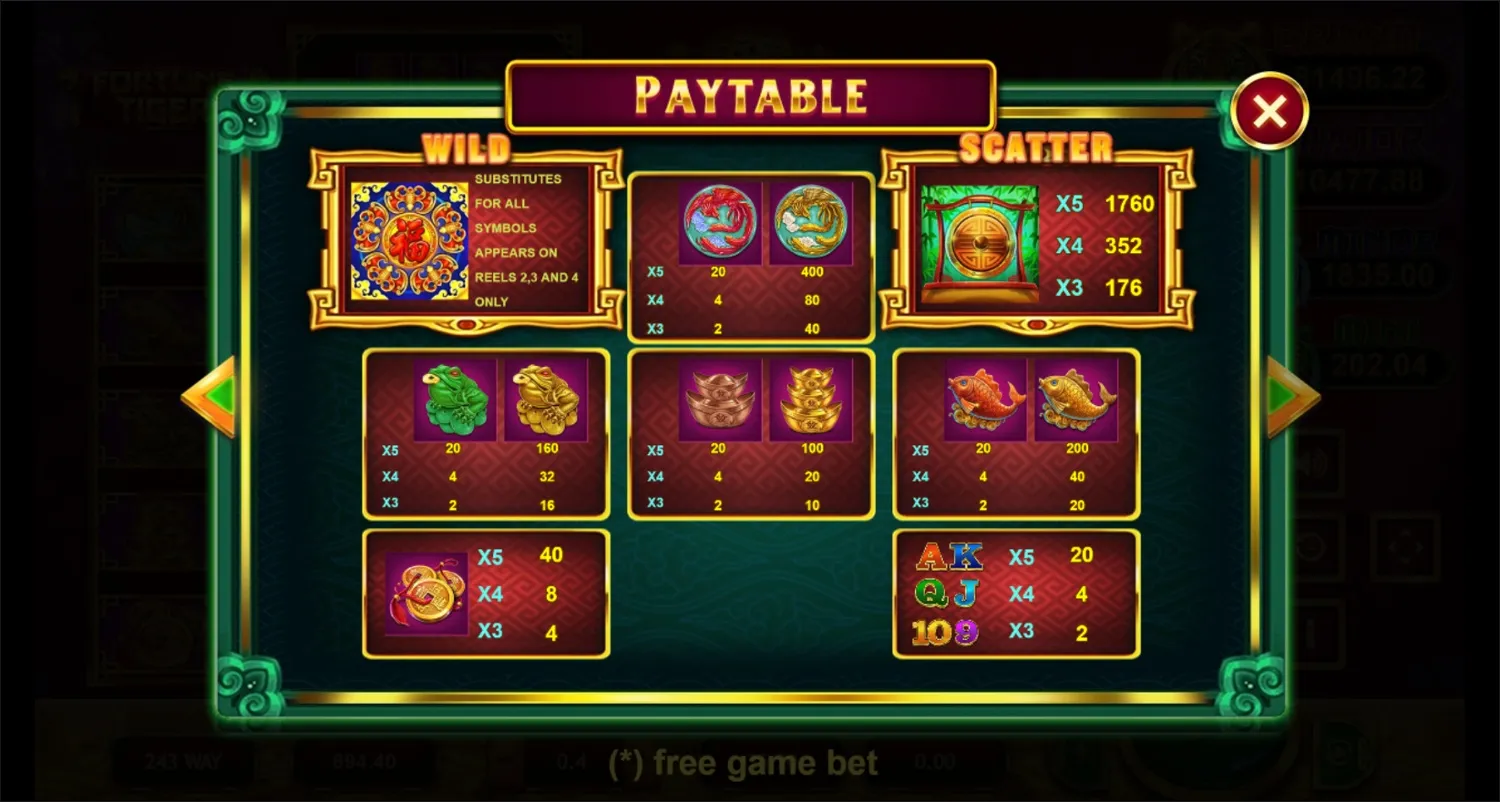Image resolution: width=1500 pixels, height=802 pixels.
Task: Click the 243 WAY display
Action: coord(180,762)
